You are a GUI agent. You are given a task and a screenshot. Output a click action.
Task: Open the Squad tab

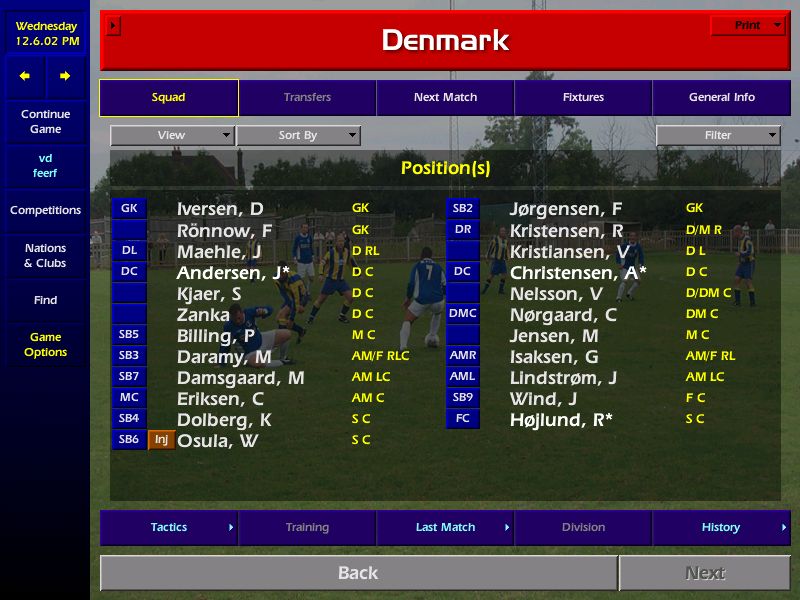point(168,98)
